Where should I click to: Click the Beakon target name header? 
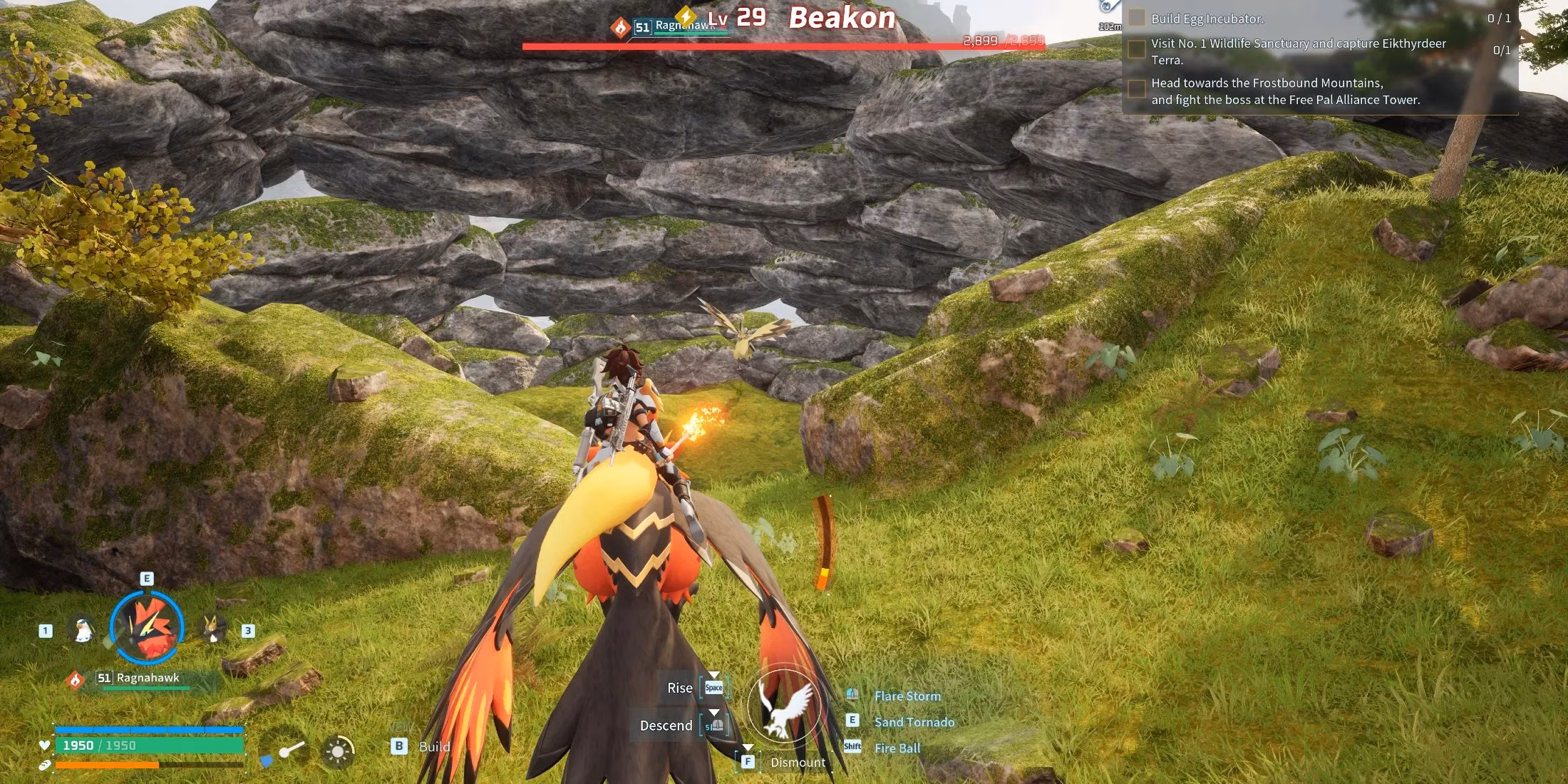tap(842, 18)
